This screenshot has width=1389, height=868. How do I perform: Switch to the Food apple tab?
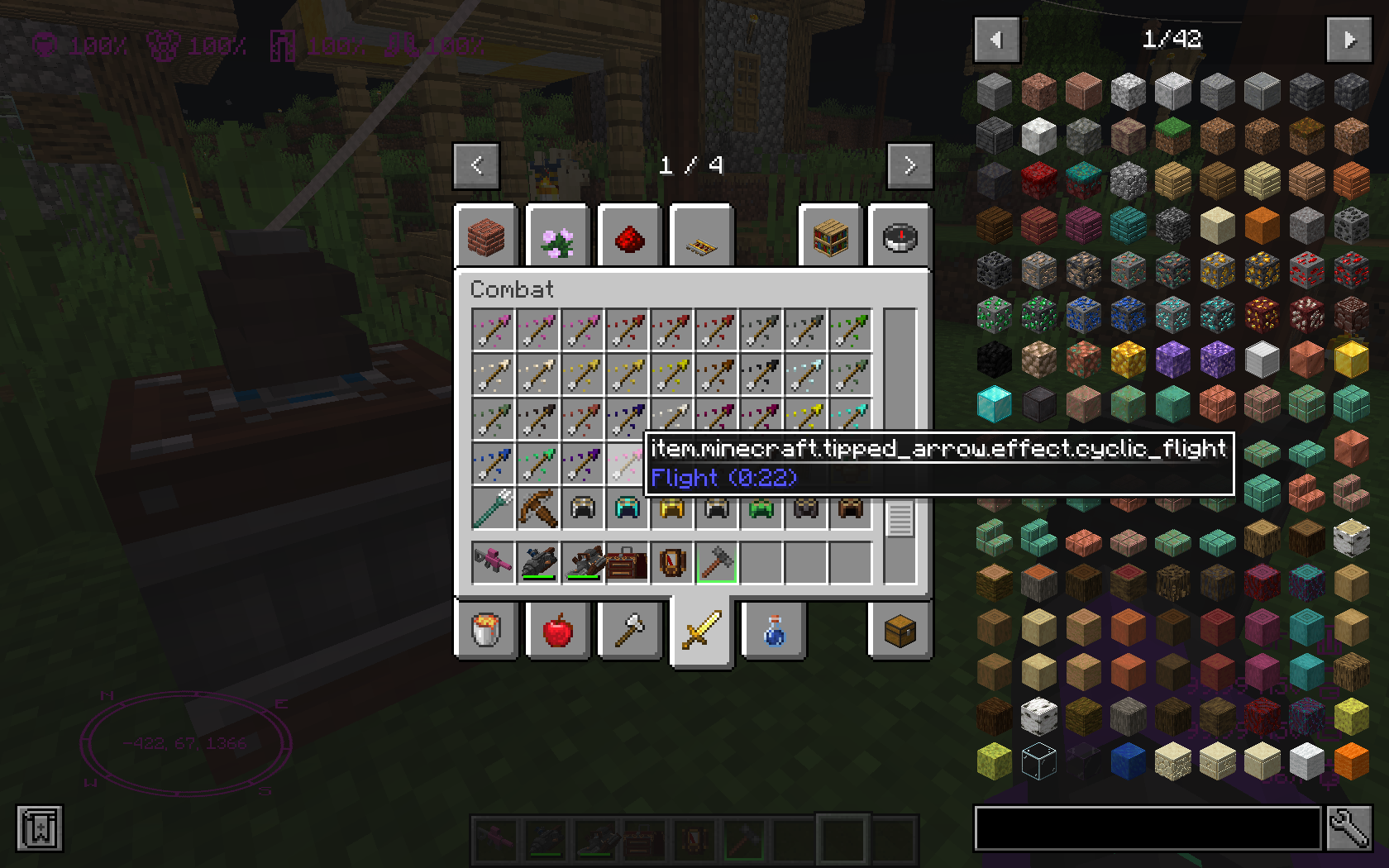(x=557, y=629)
